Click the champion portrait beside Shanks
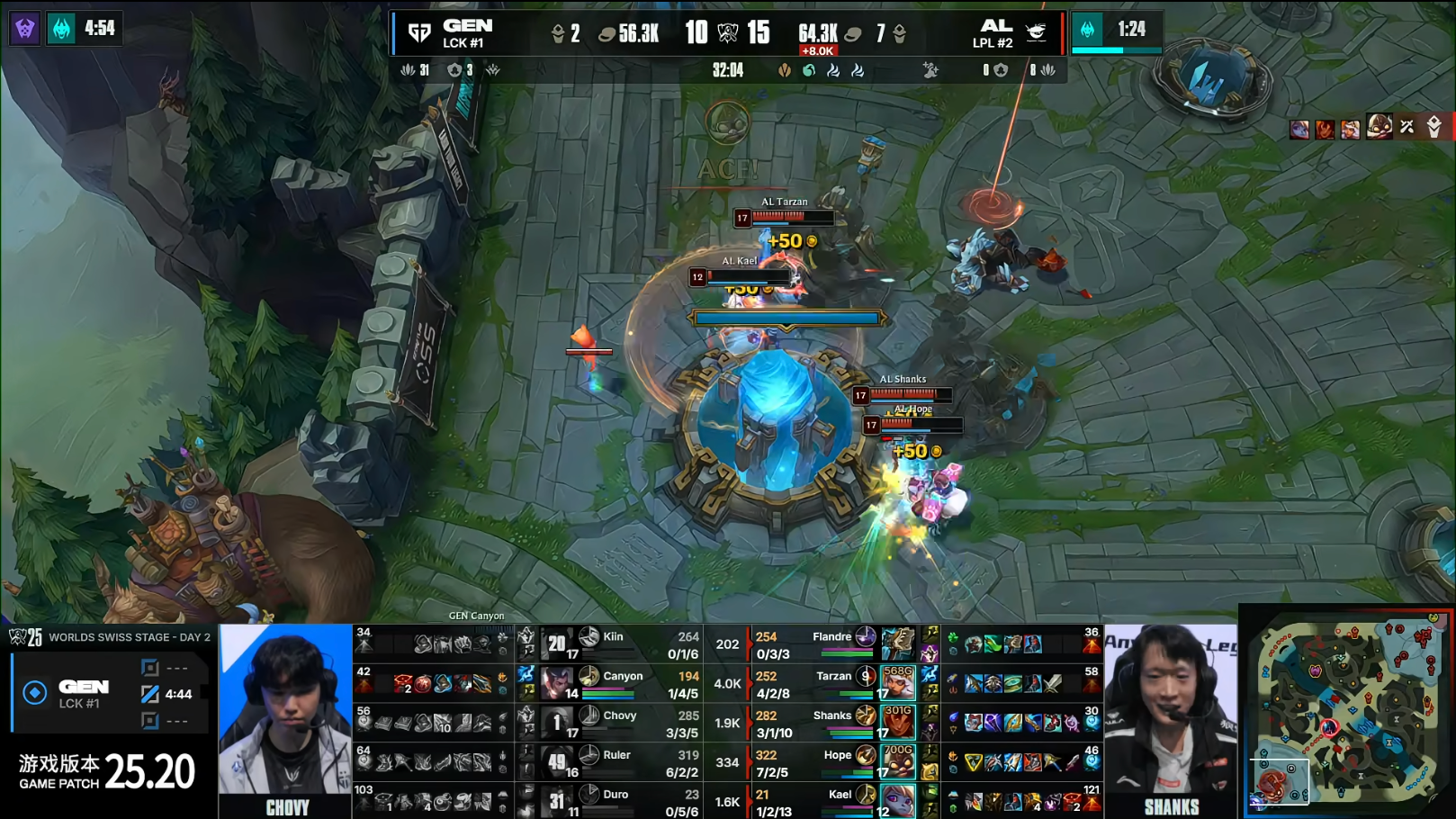This screenshot has width=1456, height=819. (898, 723)
